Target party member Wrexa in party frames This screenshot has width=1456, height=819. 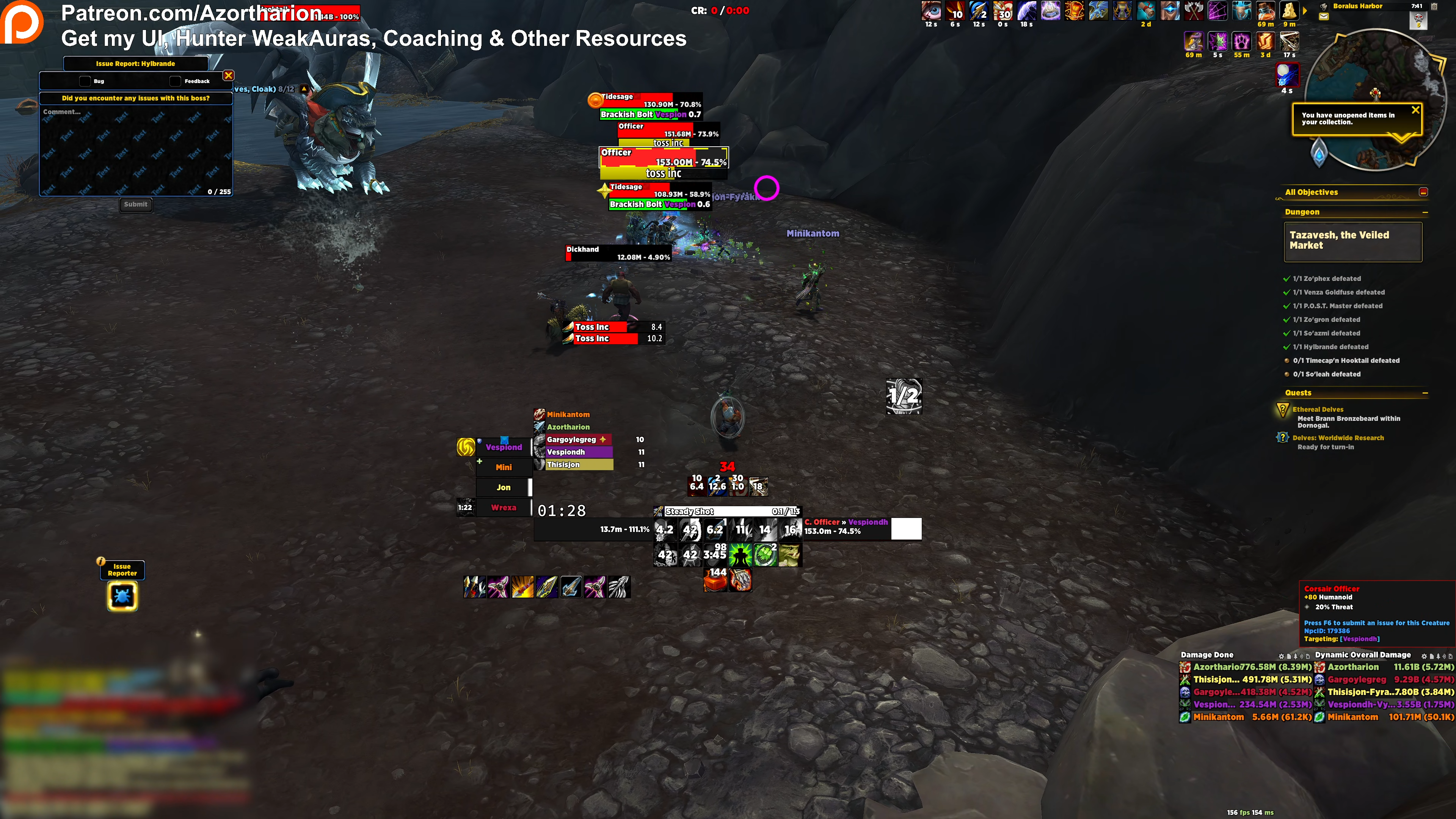click(503, 508)
